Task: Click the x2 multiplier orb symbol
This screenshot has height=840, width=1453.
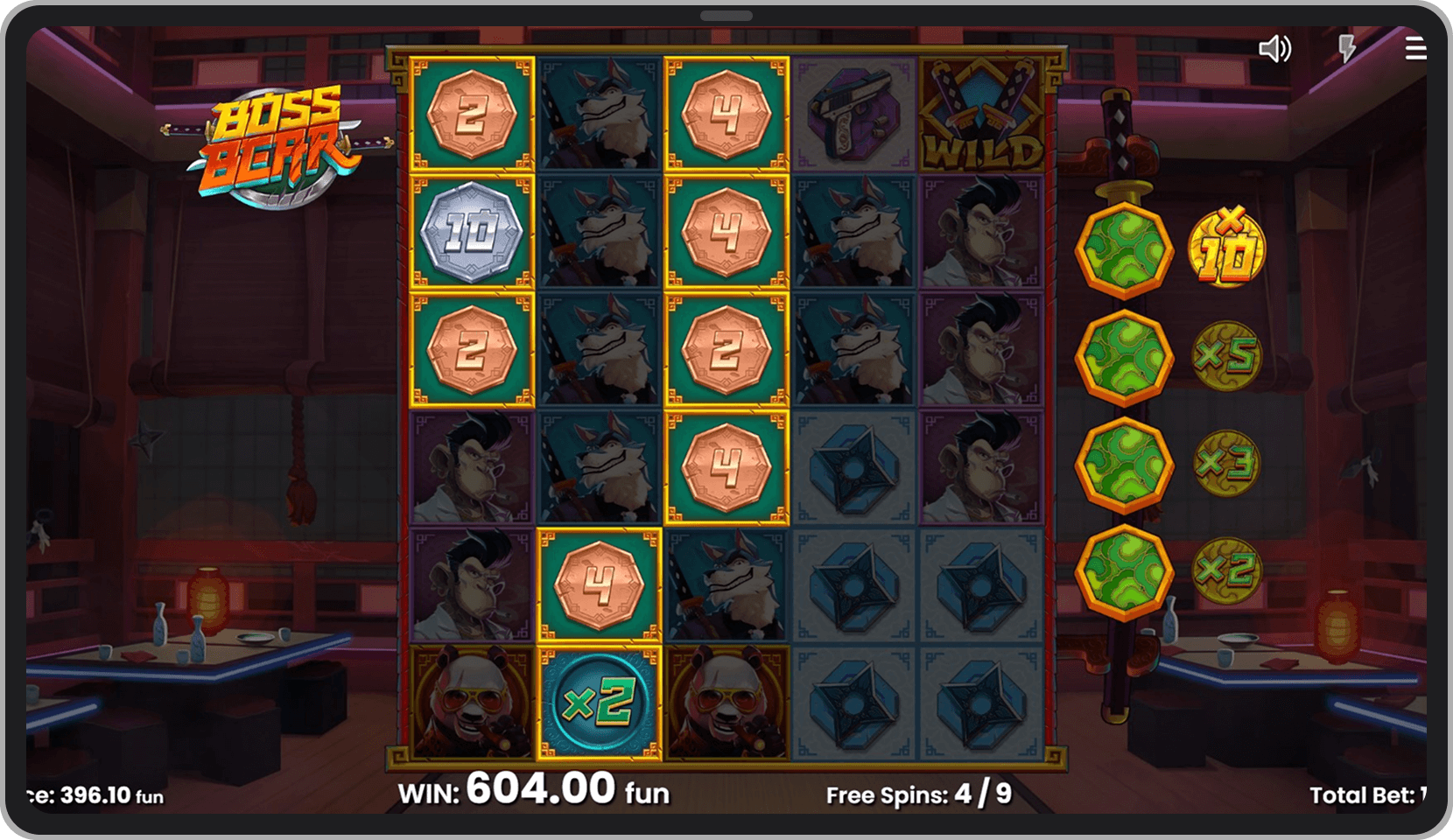Action: [598, 701]
